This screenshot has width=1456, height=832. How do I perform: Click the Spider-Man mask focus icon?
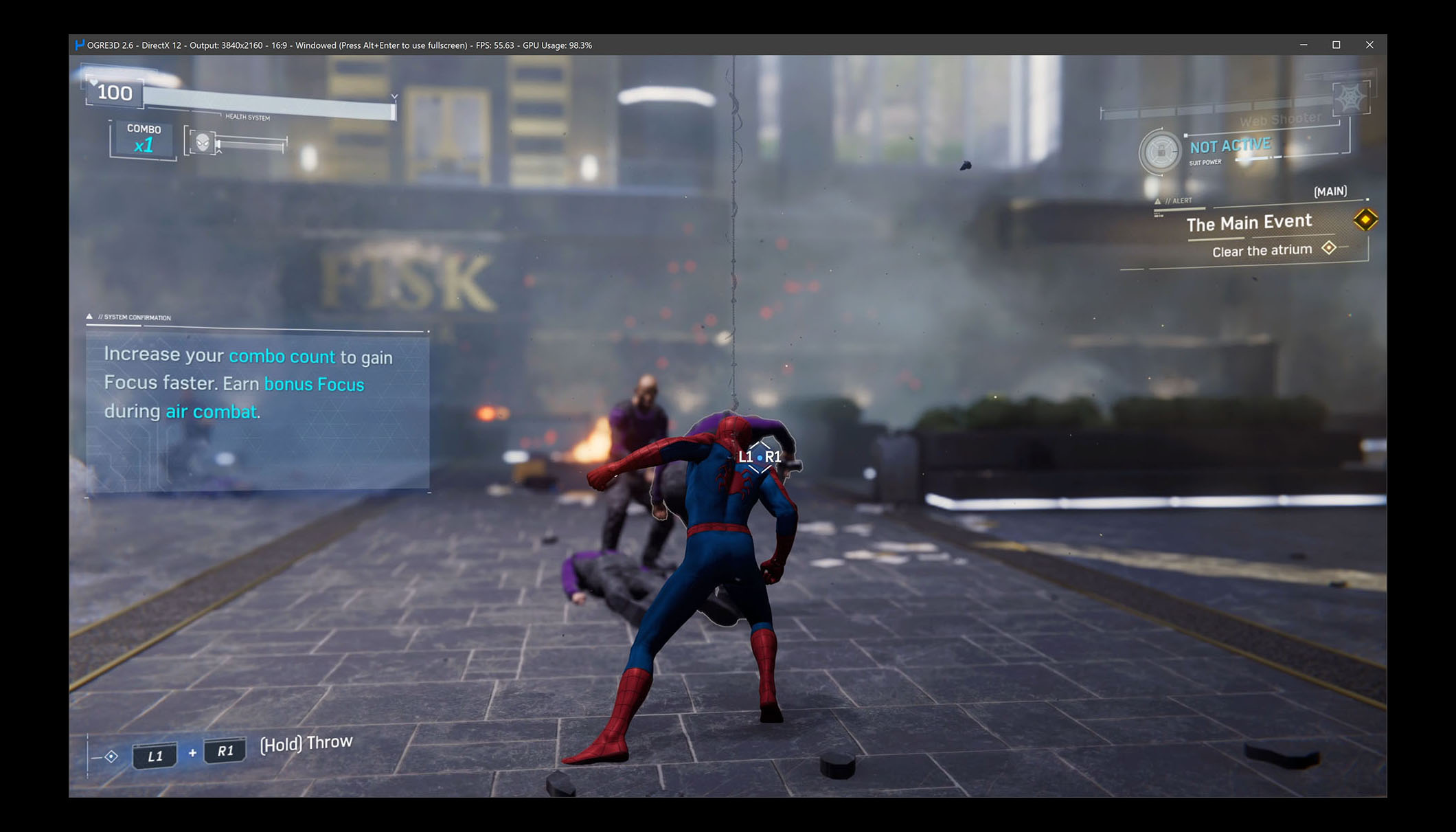[x=203, y=142]
